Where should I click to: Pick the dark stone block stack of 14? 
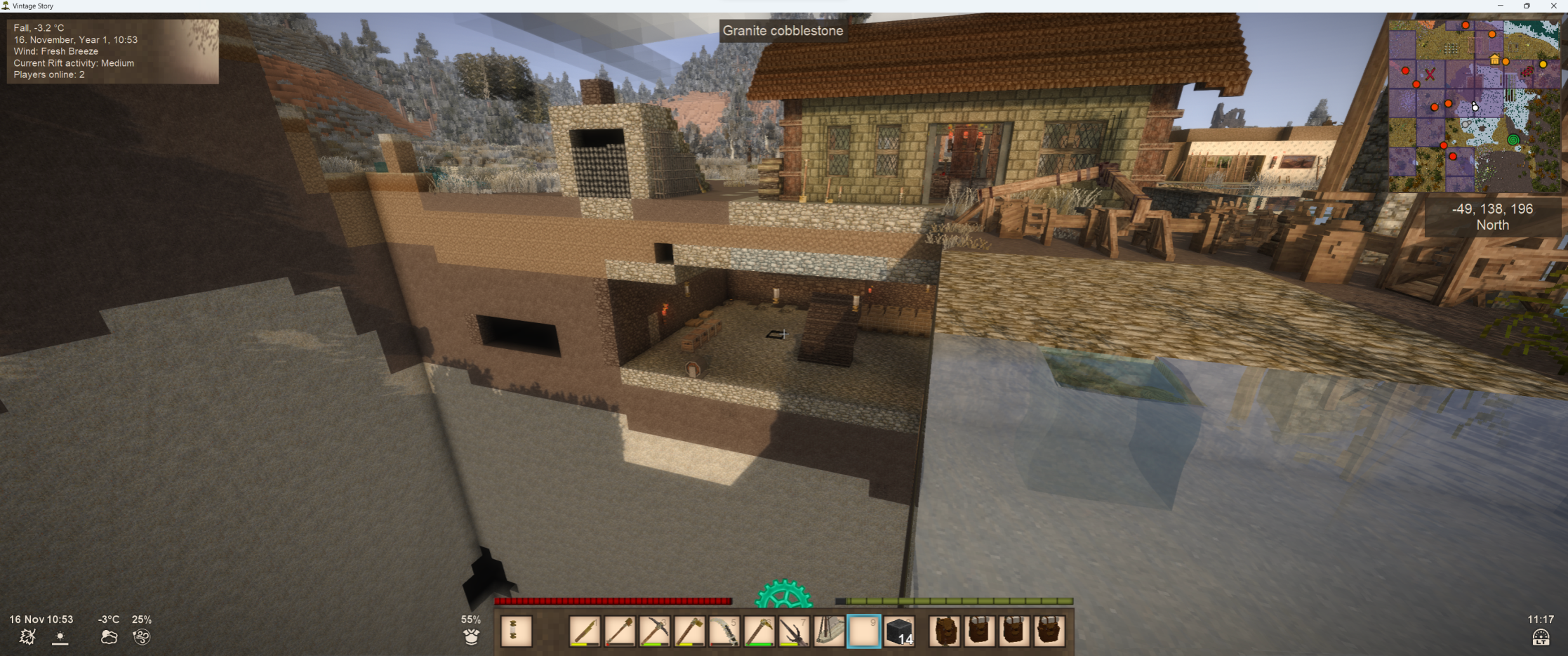[x=899, y=631]
